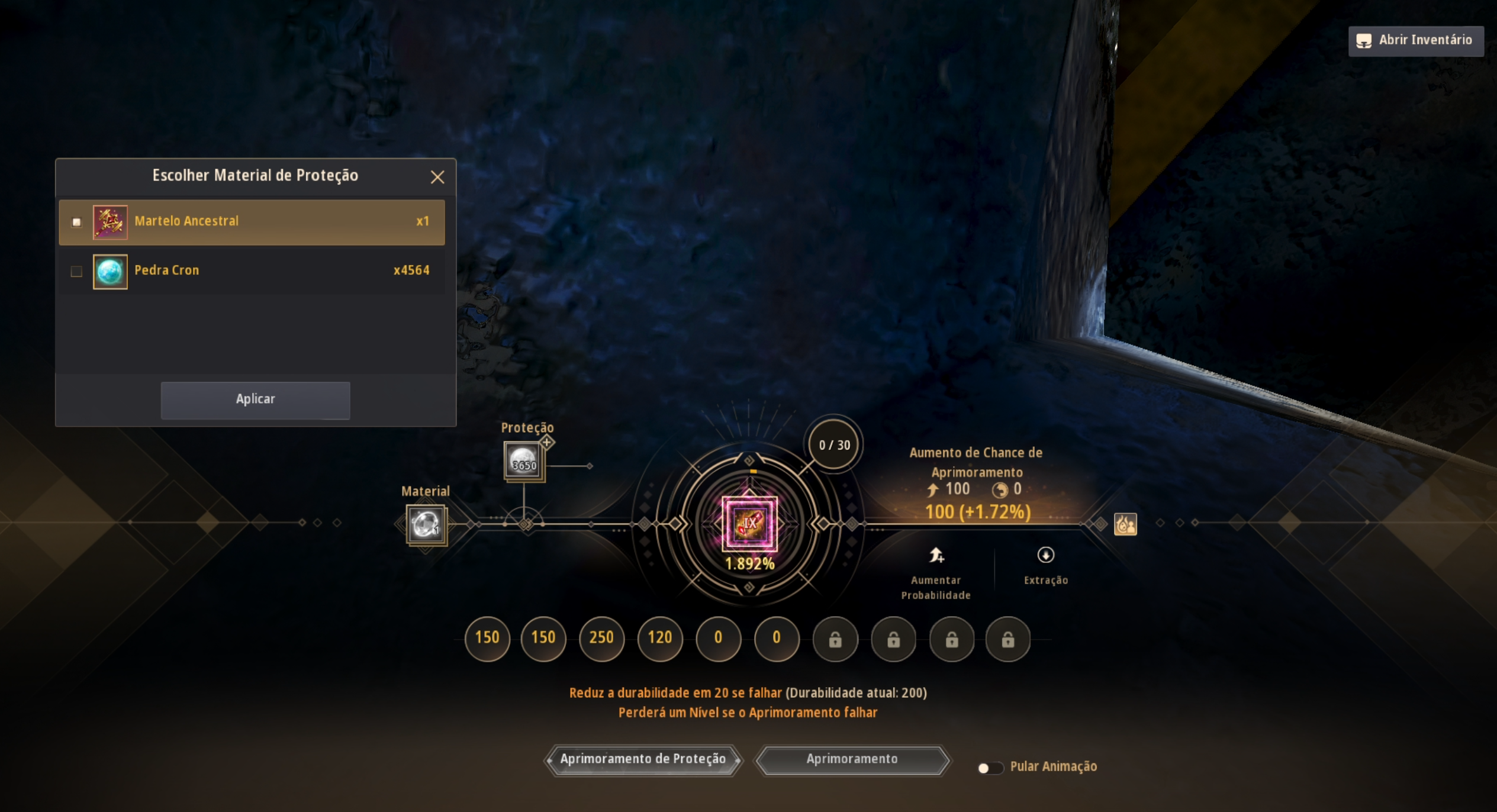Start Aprimoramento de Proteção

(642, 759)
